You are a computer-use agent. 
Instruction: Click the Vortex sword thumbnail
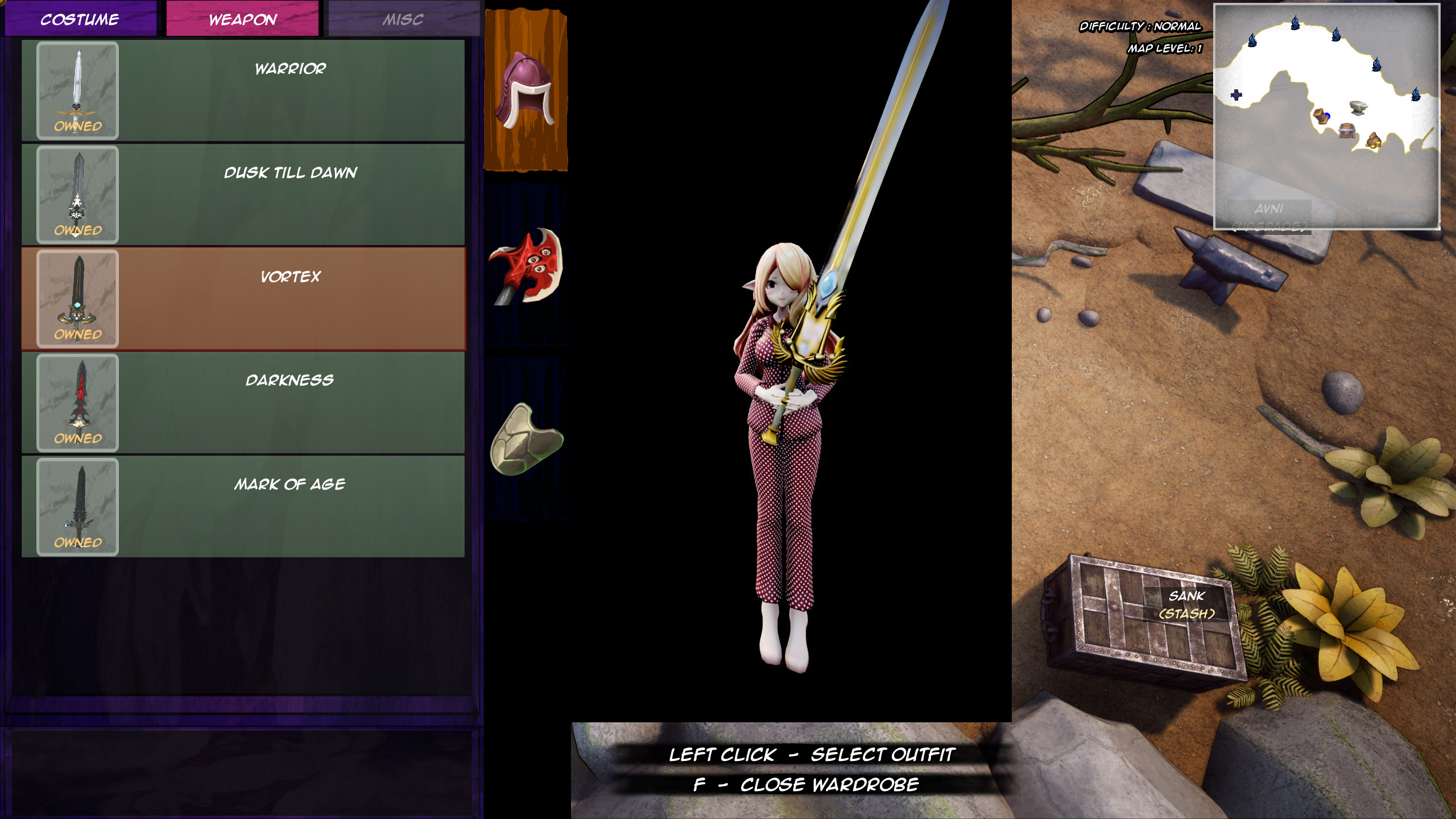[x=77, y=297]
